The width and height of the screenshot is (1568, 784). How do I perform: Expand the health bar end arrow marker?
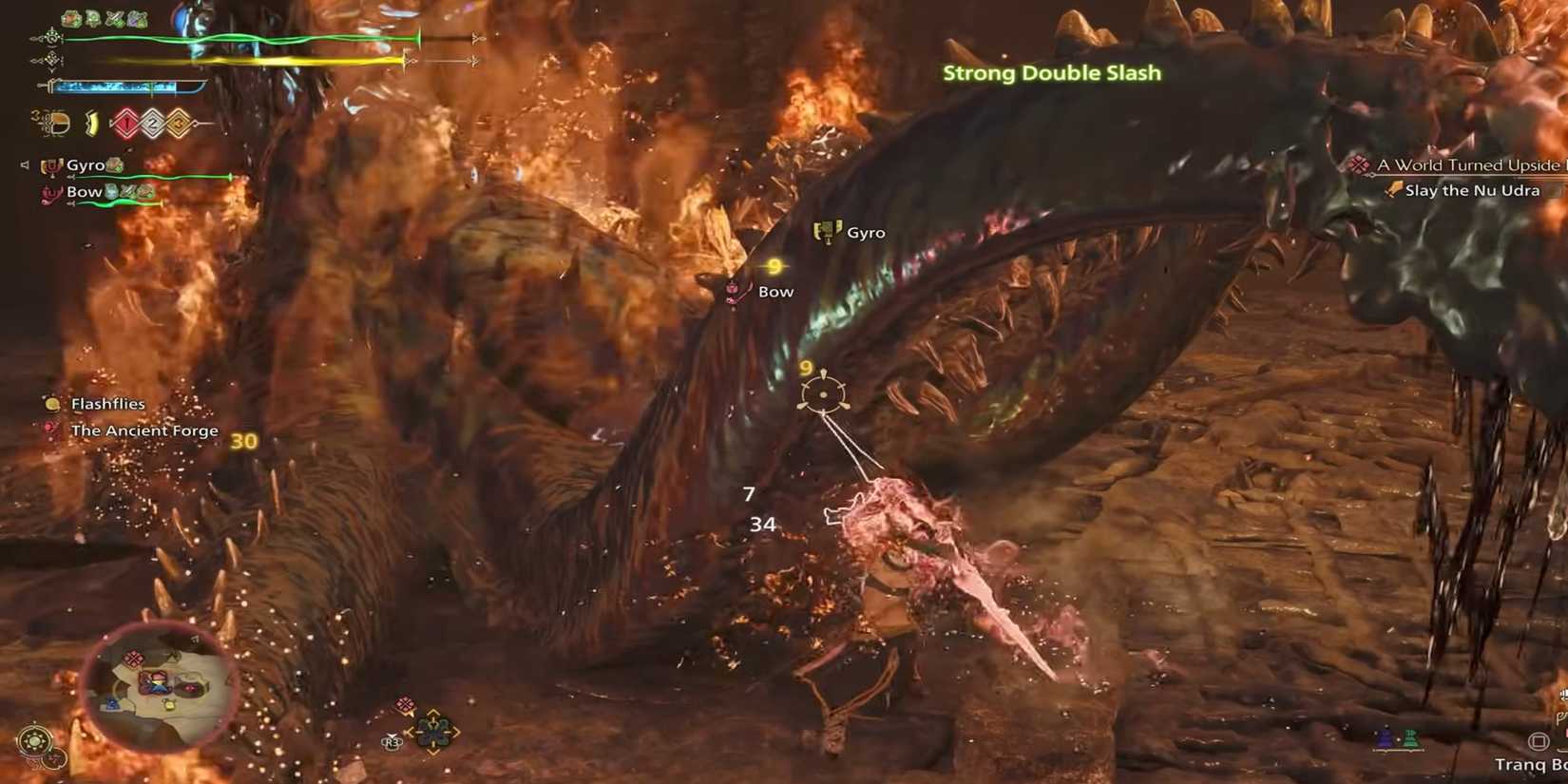478,38
